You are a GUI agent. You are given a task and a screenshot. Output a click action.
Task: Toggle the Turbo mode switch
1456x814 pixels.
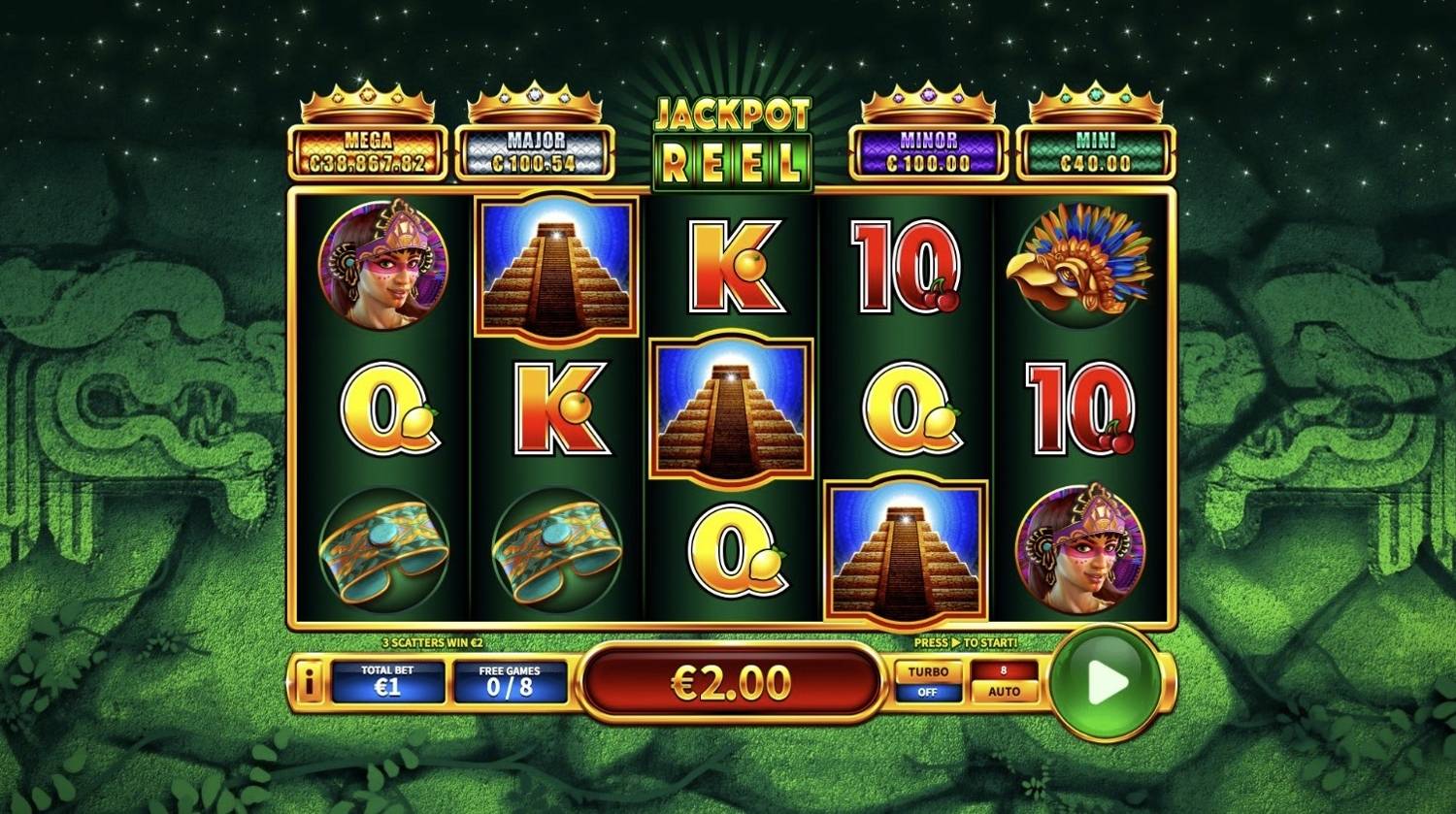(928, 682)
